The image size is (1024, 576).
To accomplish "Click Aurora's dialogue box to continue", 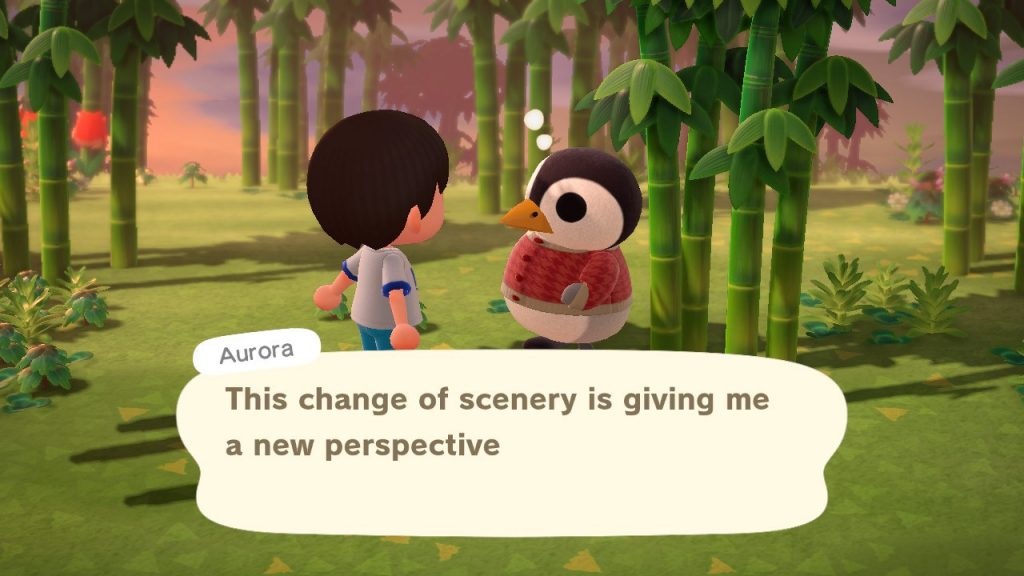I will [510, 440].
